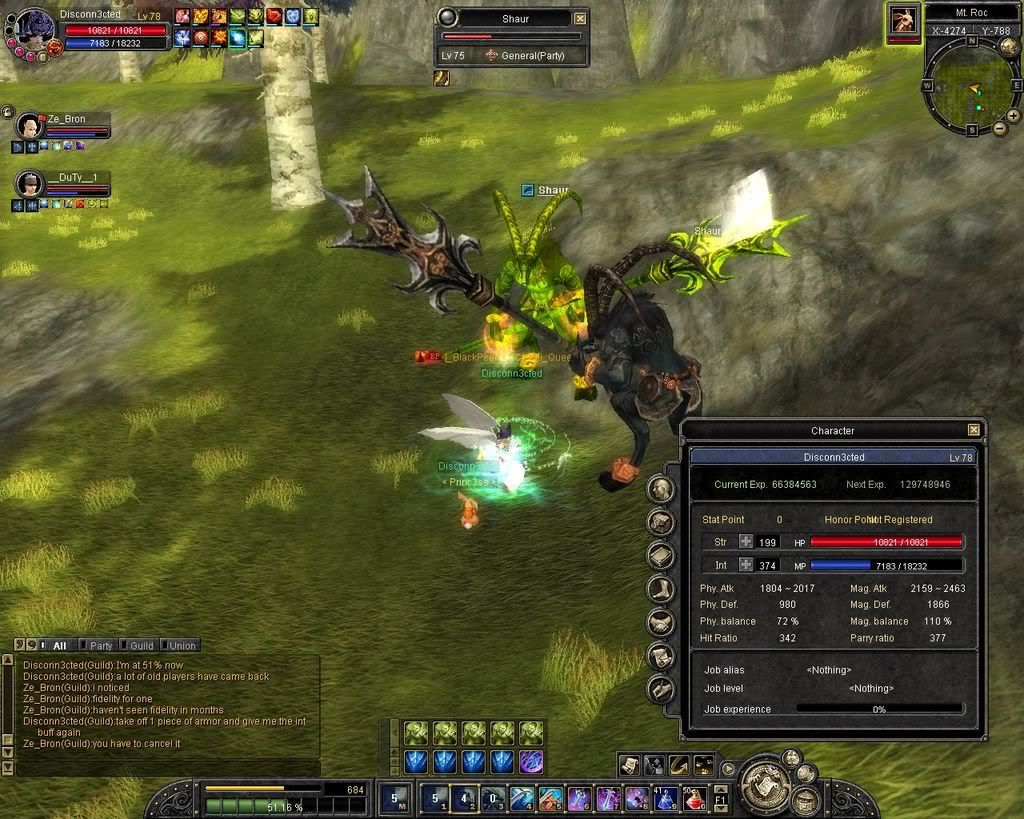Select the All chat tab

(59, 645)
